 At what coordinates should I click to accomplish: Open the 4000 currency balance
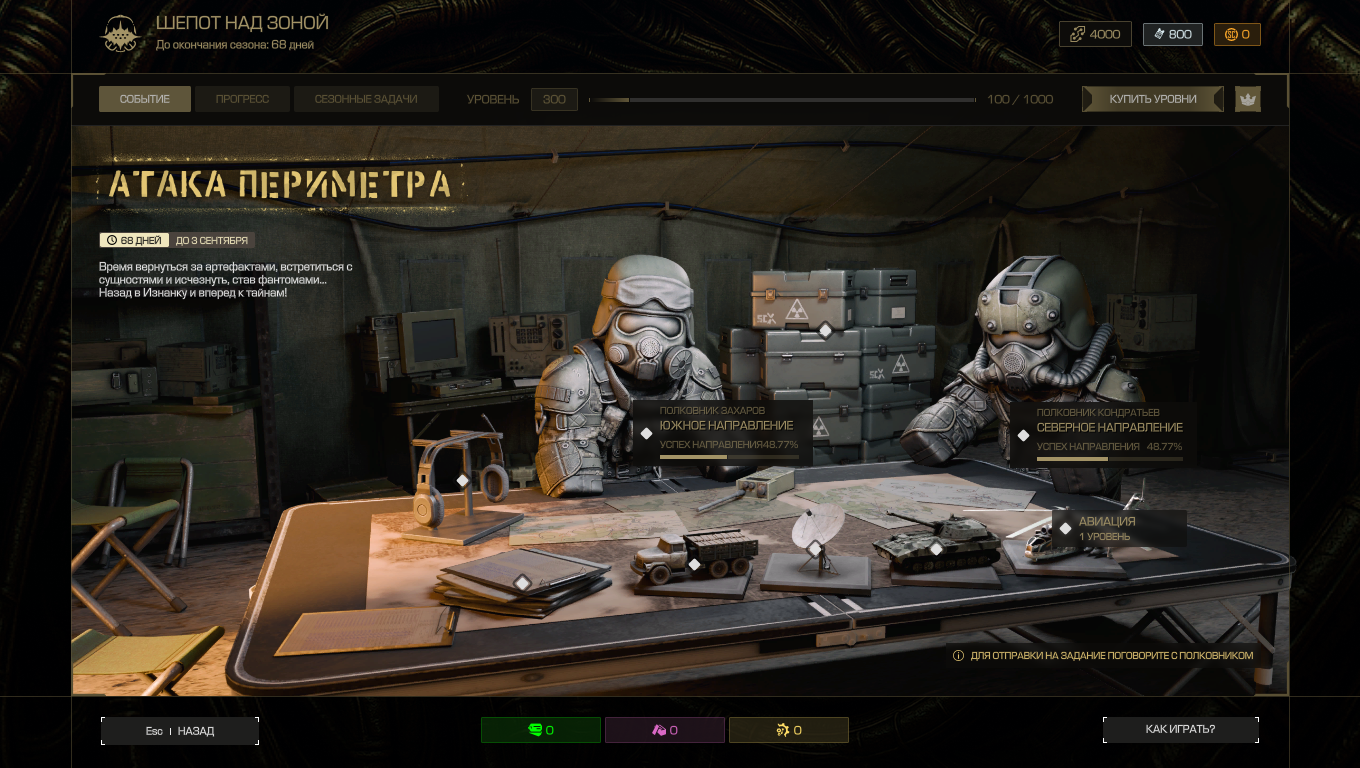point(1095,34)
